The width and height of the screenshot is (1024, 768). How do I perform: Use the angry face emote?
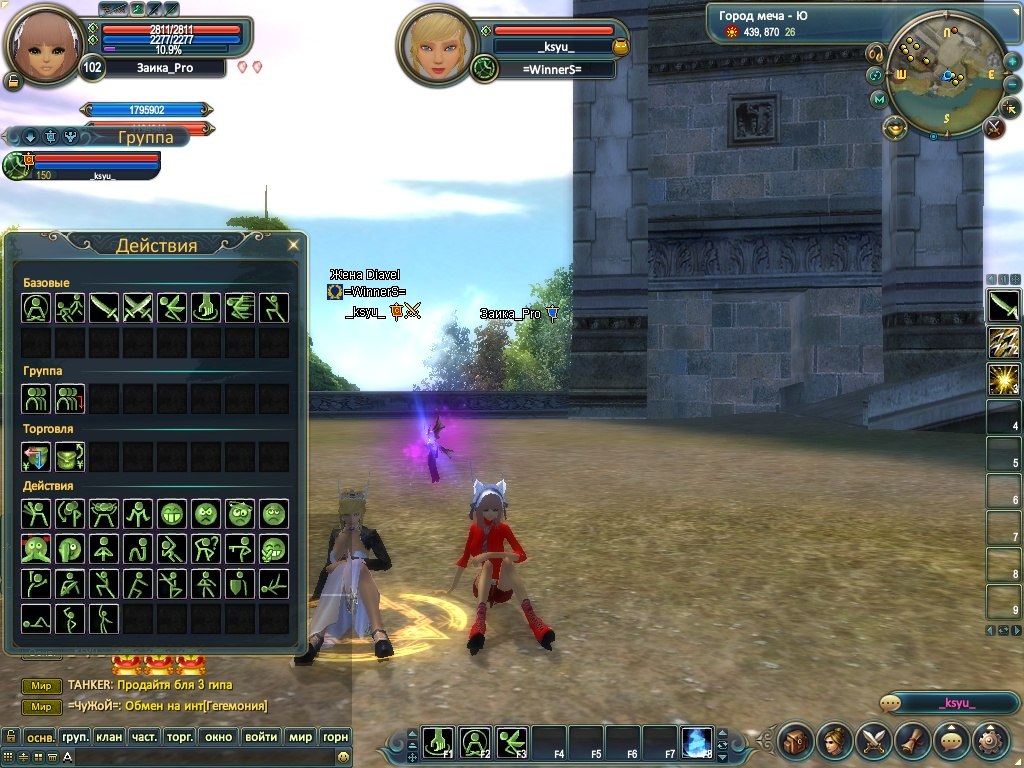[x=206, y=514]
